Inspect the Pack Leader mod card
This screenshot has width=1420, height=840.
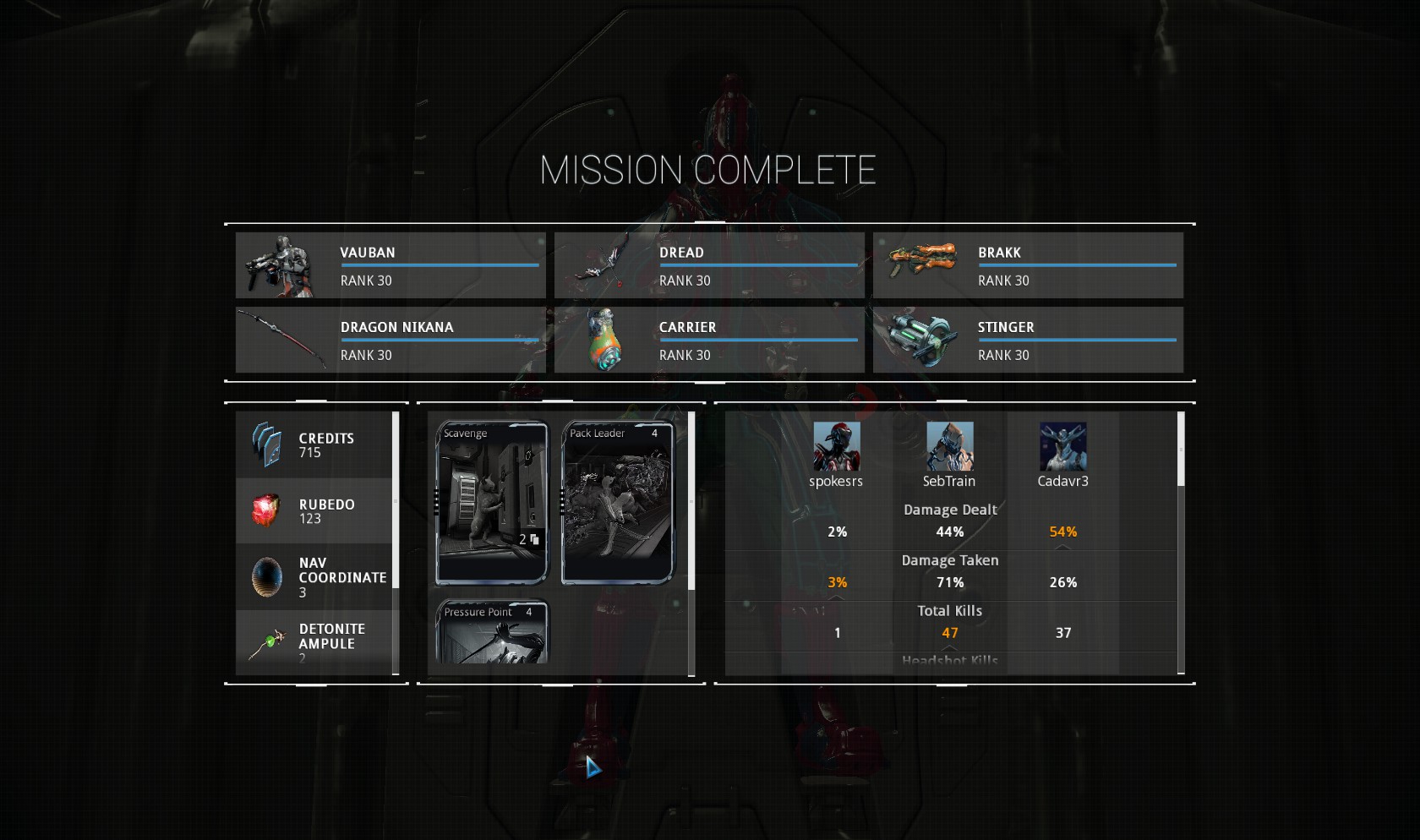coord(618,502)
